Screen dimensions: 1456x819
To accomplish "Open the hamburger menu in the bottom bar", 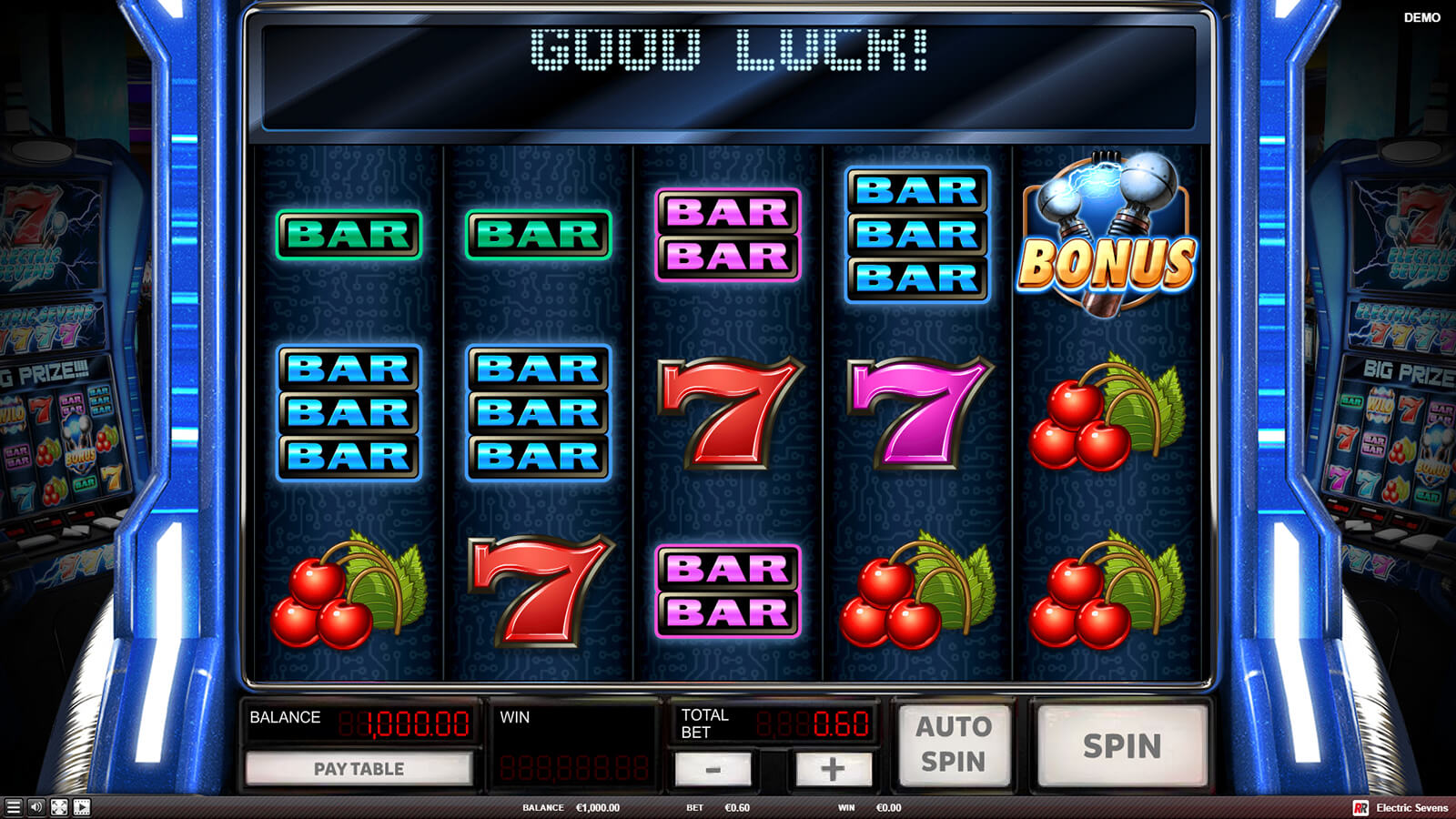I will pyautogui.click(x=13, y=807).
